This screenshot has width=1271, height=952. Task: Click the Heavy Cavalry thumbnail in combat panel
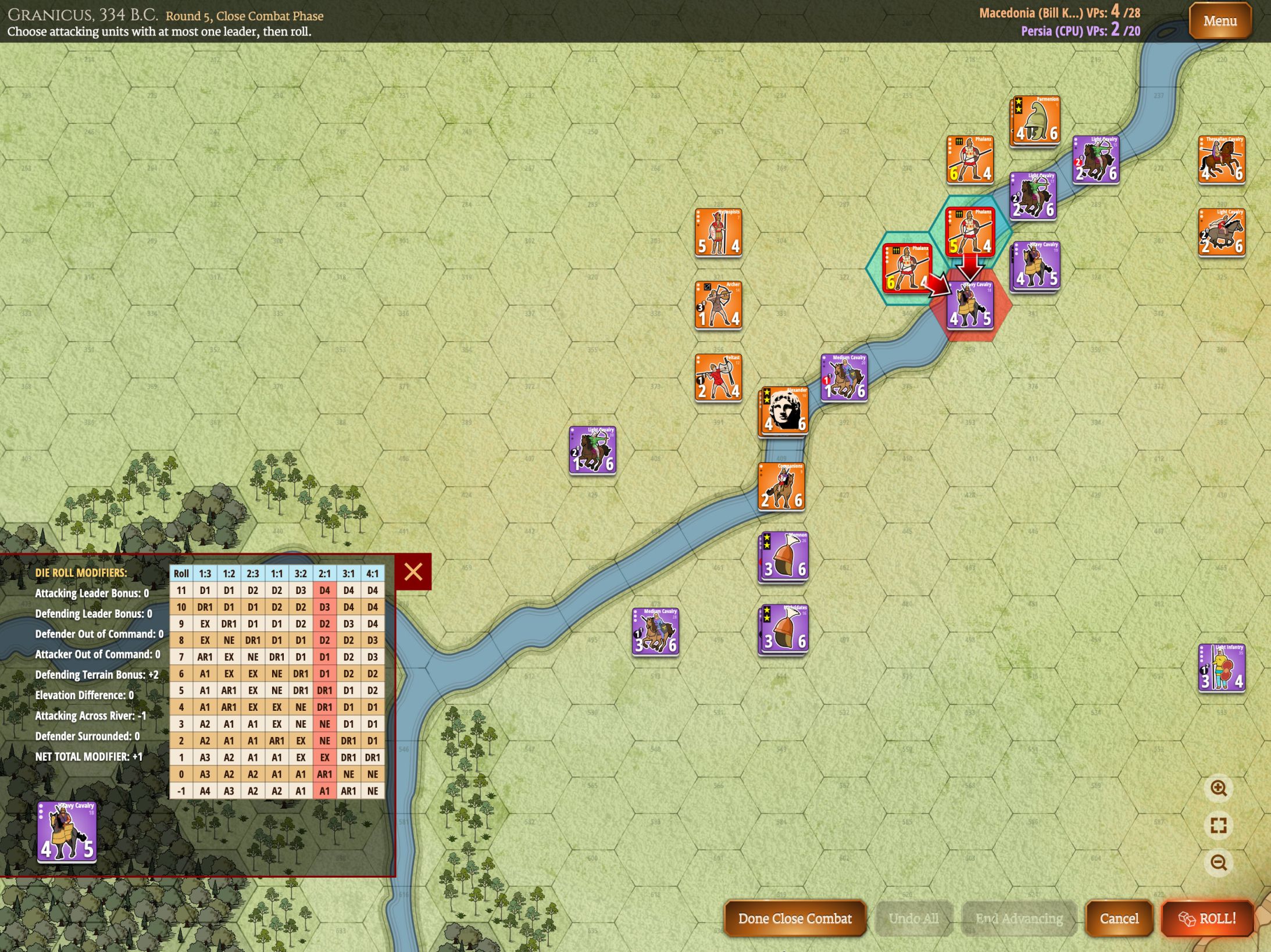pyautogui.click(x=67, y=831)
